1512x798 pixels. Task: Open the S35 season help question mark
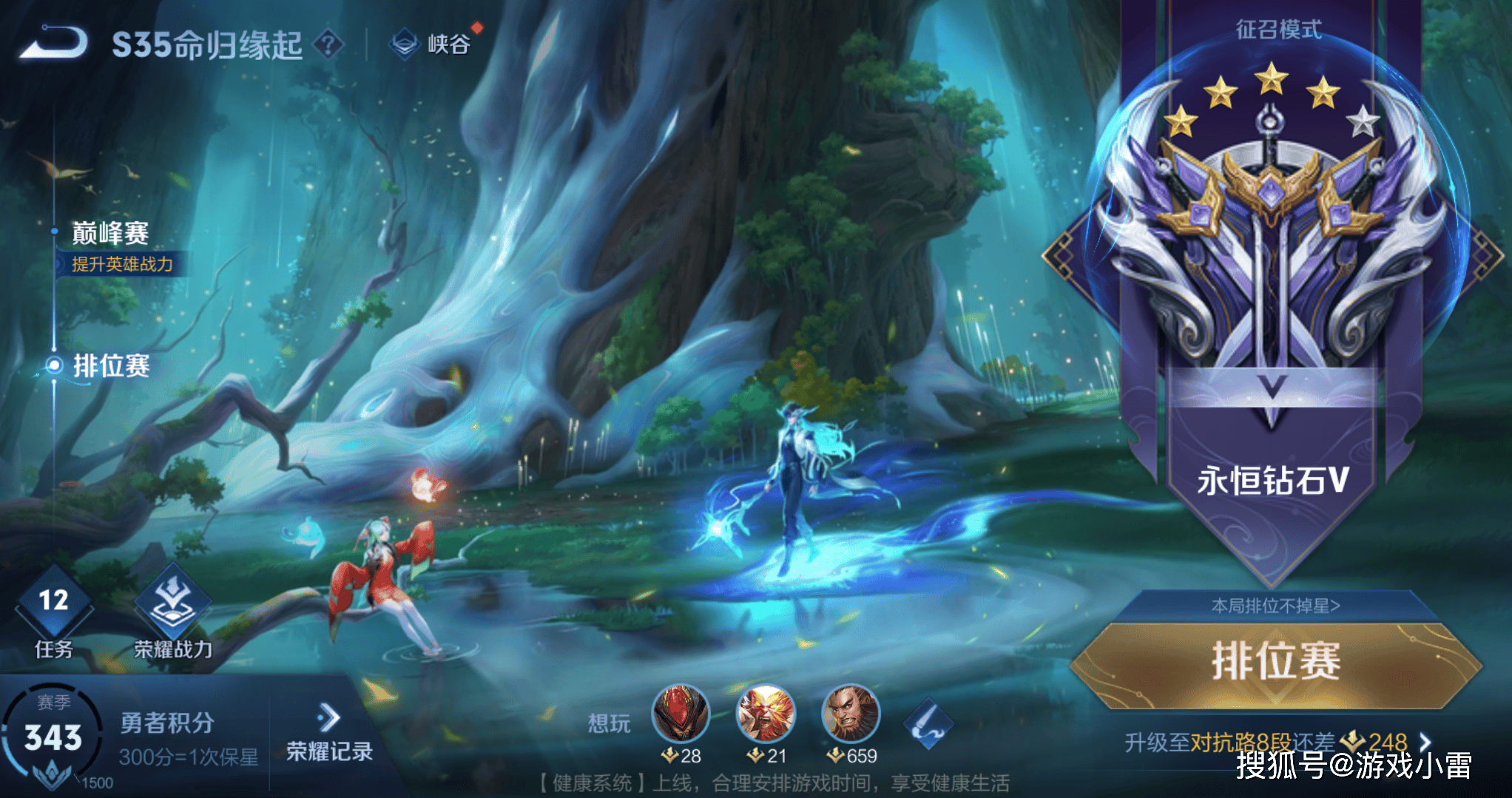[328, 44]
